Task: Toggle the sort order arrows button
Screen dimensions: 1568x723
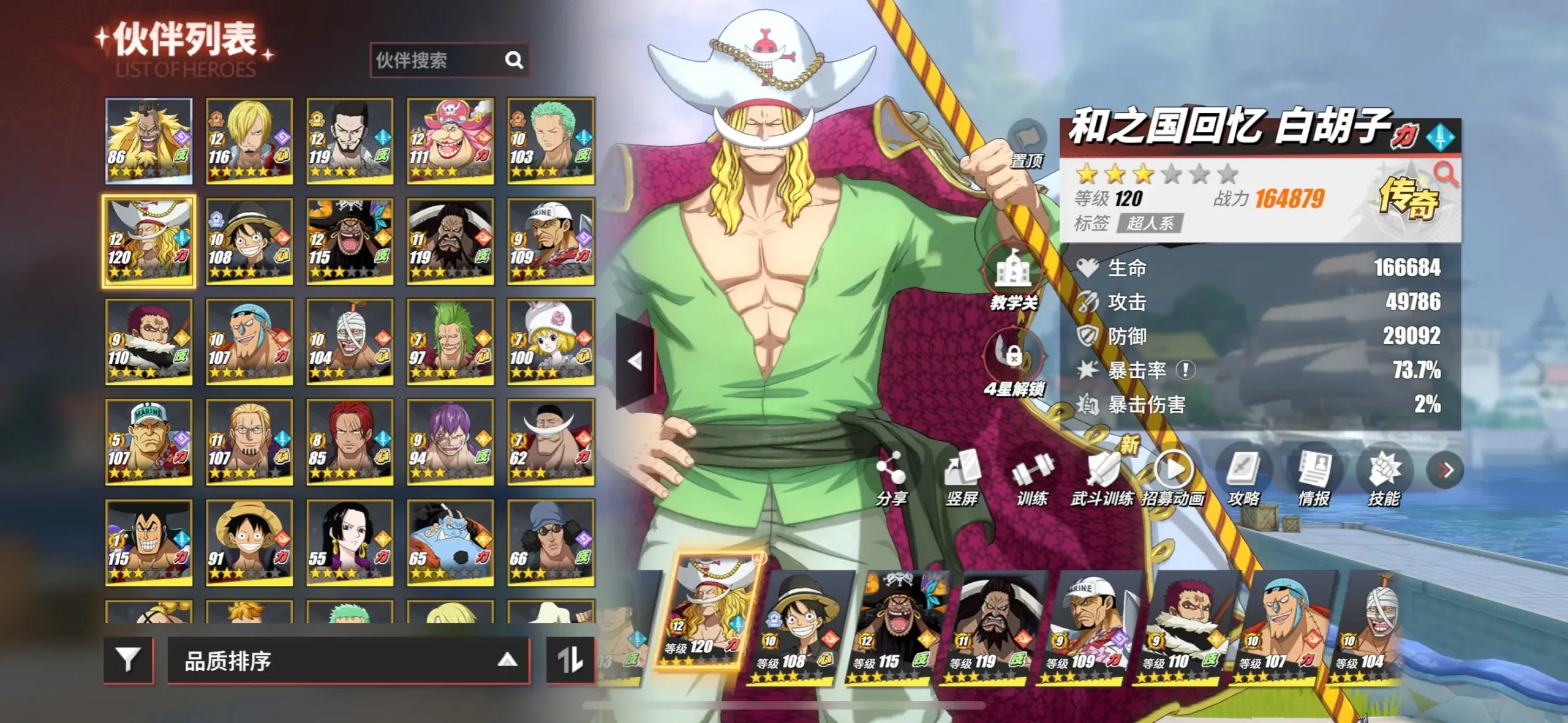Action: (570, 659)
